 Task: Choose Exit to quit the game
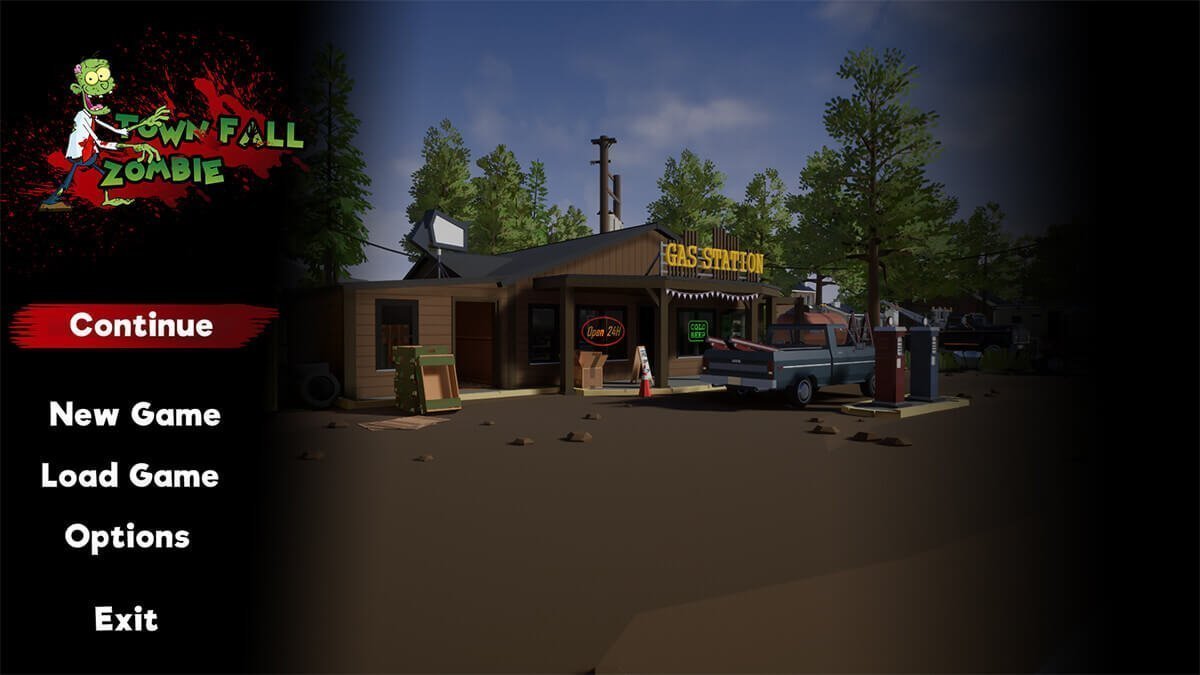tap(126, 619)
